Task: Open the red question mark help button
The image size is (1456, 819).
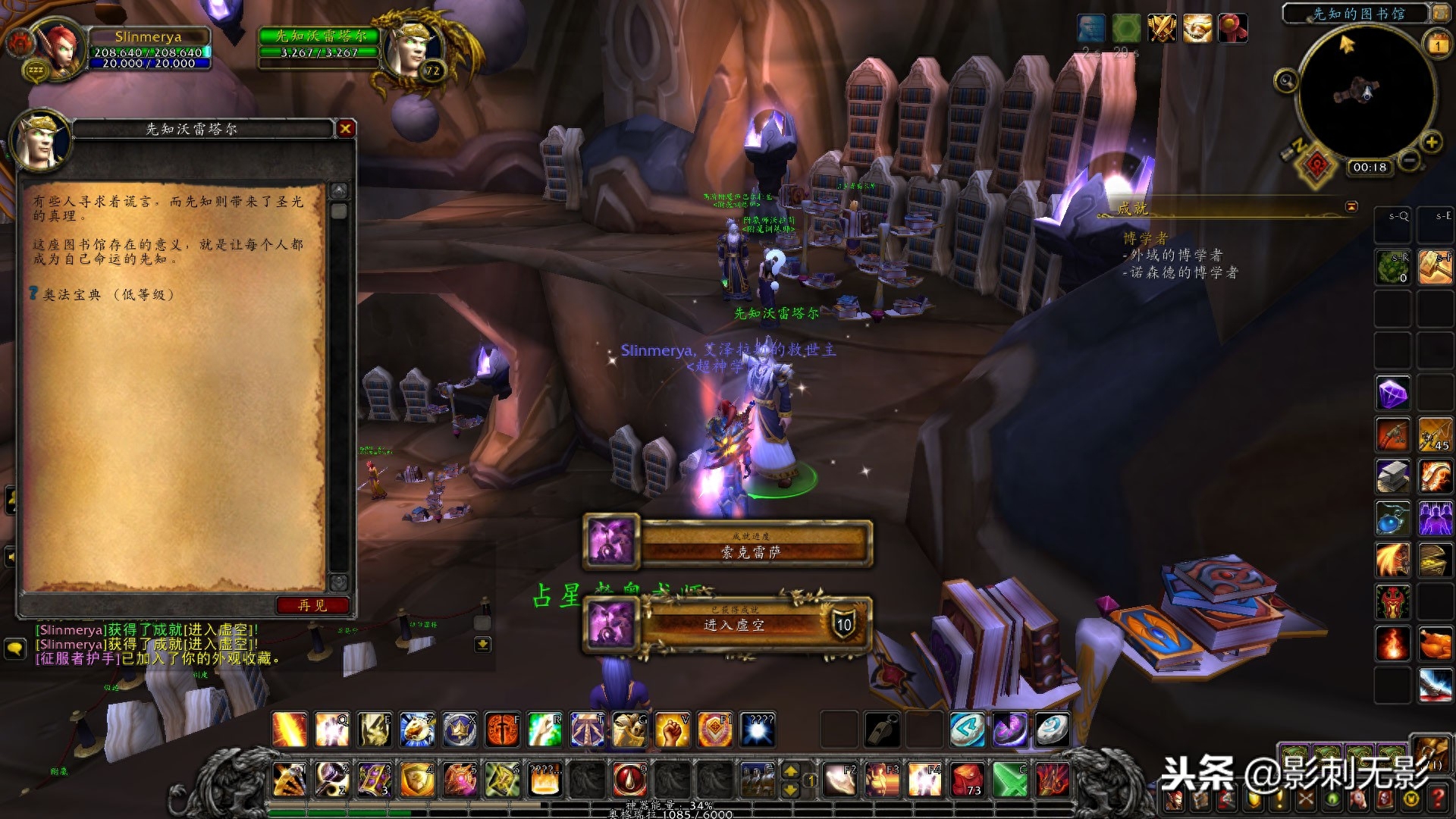Action: 1438,798
